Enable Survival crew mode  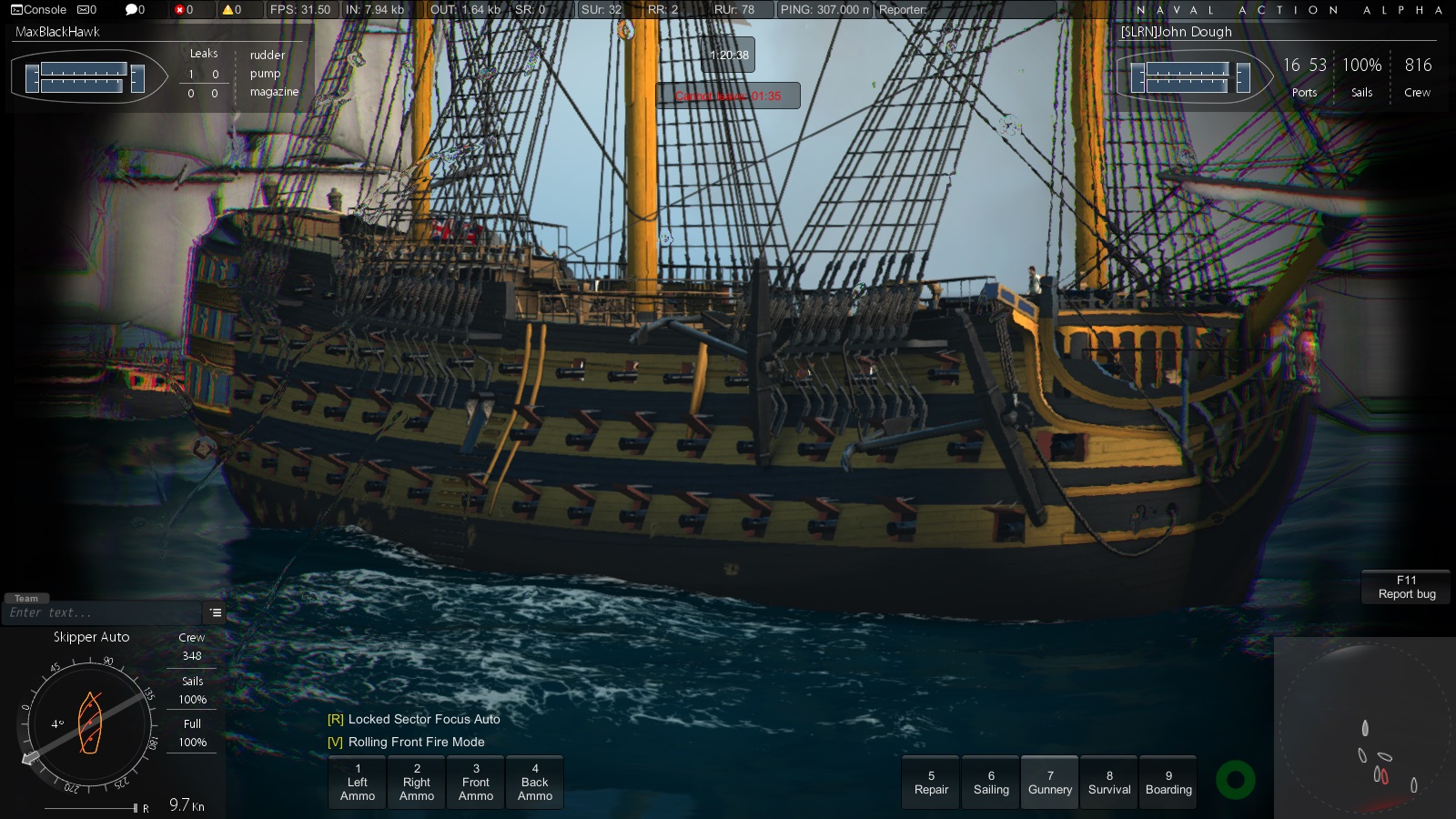(1109, 783)
